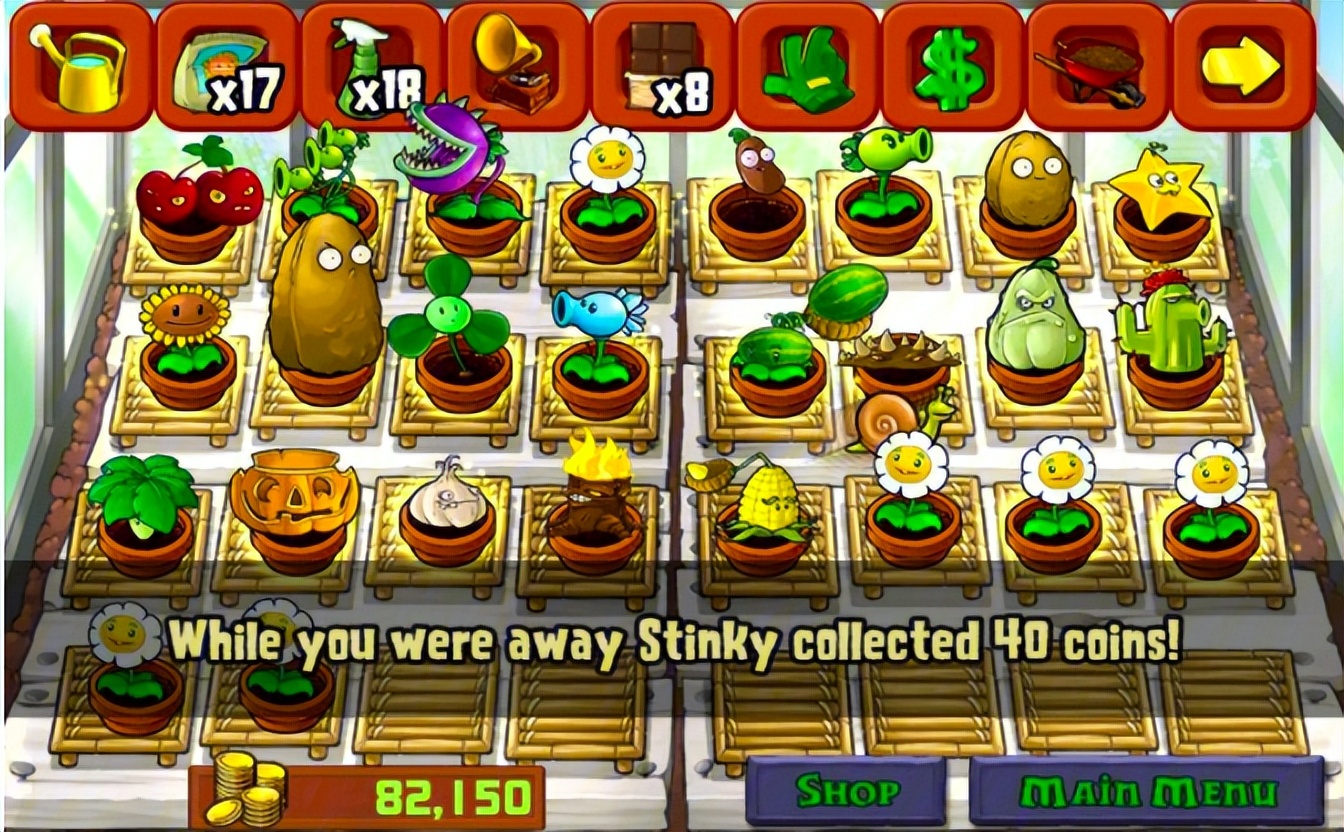Return to the Main Menu
1344x832 pixels.
click(1146, 791)
